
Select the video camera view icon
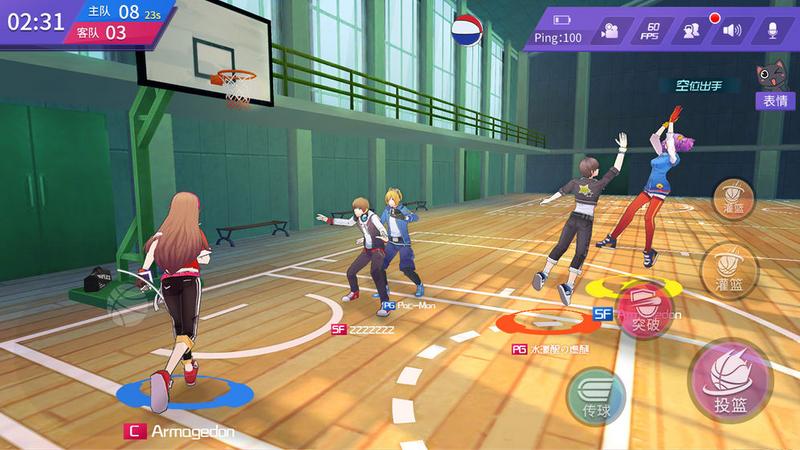(608, 31)
